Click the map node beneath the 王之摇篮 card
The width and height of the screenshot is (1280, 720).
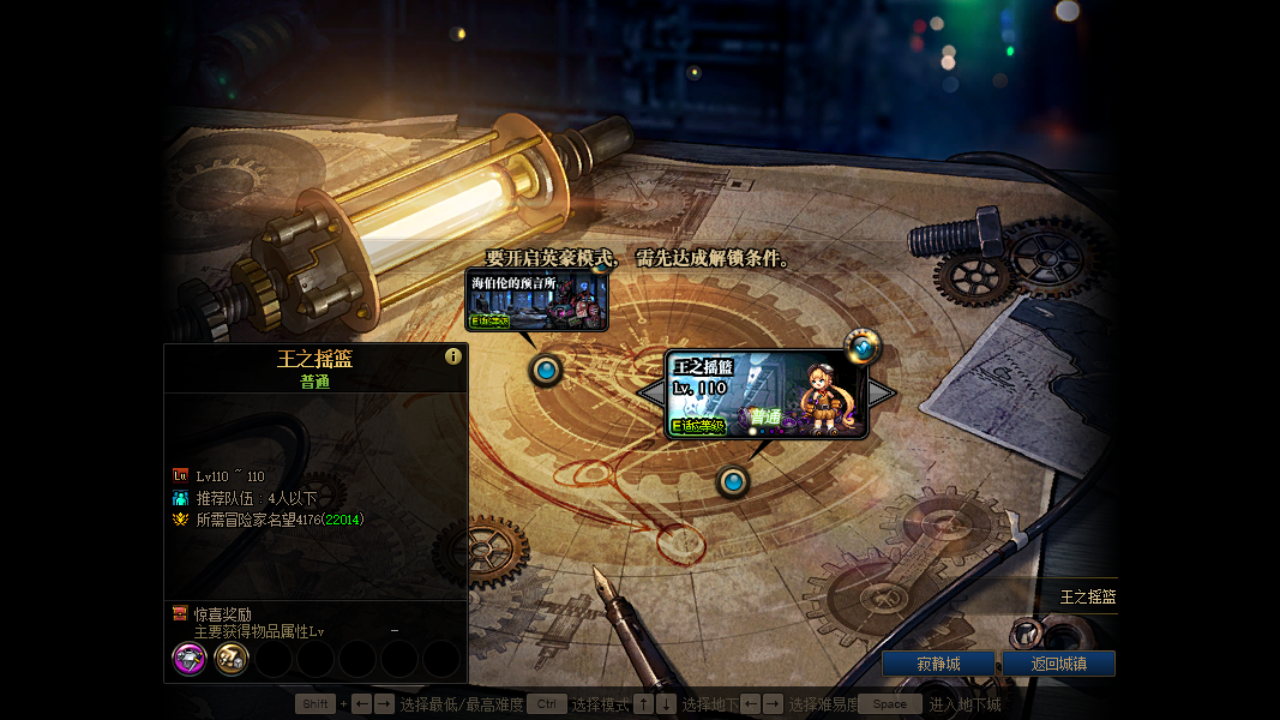(x=733, y=483)
